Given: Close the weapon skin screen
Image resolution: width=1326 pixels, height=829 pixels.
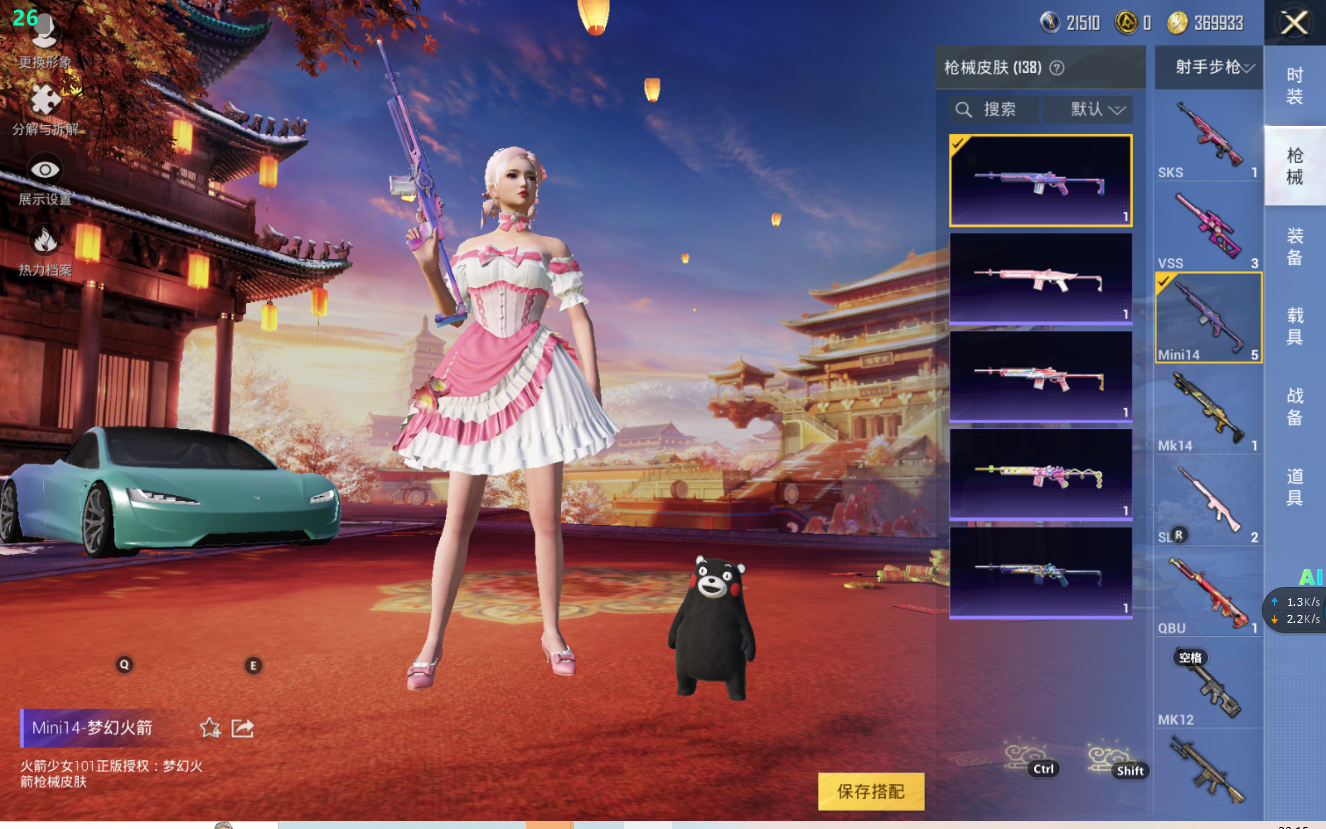Looking at the screenshot, I should pos(1294,23).
